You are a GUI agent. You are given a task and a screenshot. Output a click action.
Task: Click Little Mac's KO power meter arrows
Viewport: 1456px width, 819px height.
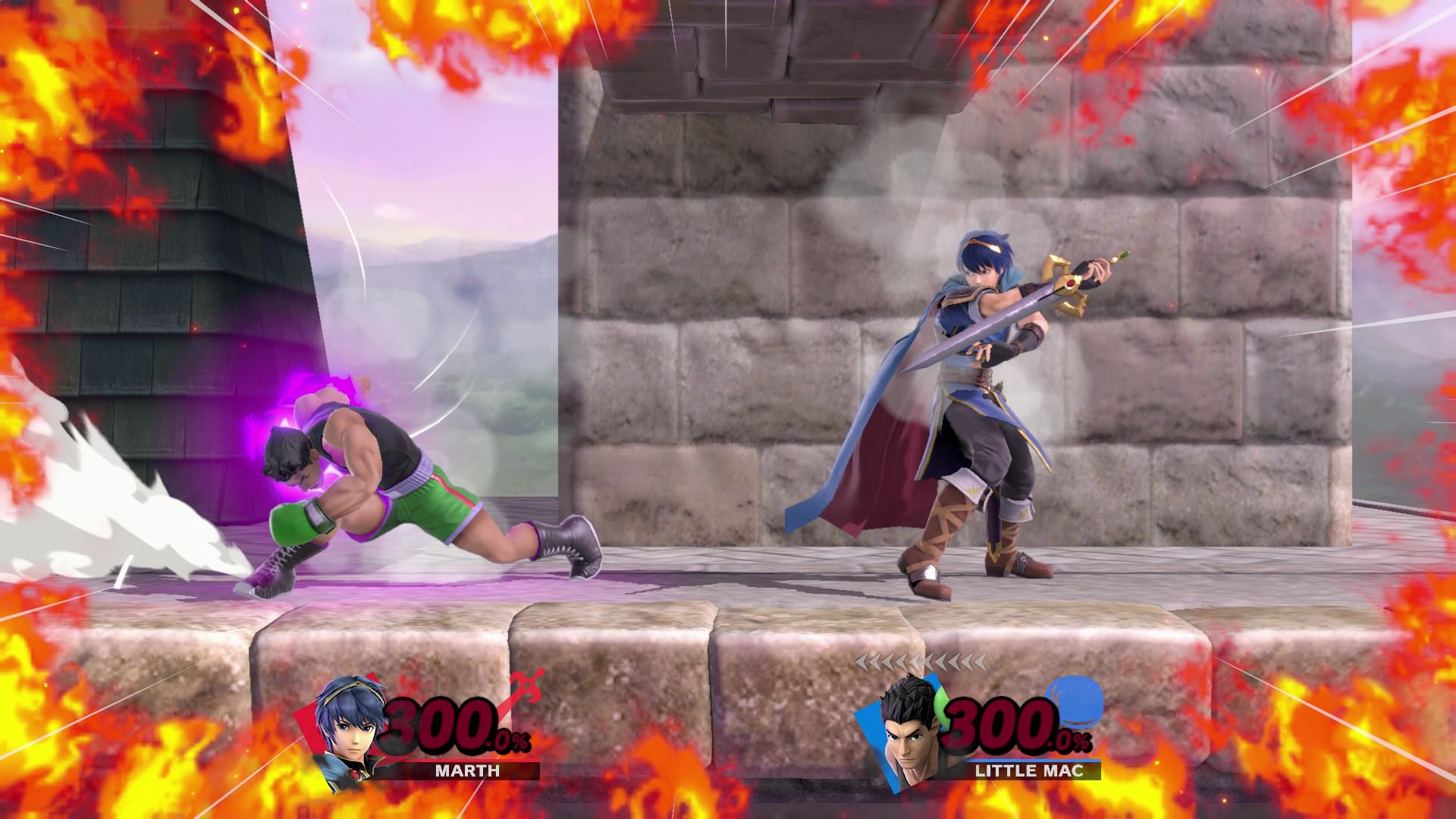tap(920, 664)
